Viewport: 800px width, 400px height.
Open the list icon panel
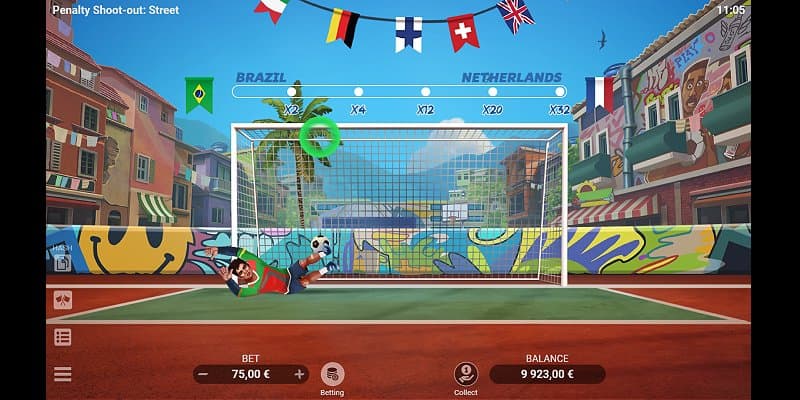point(63,337)
